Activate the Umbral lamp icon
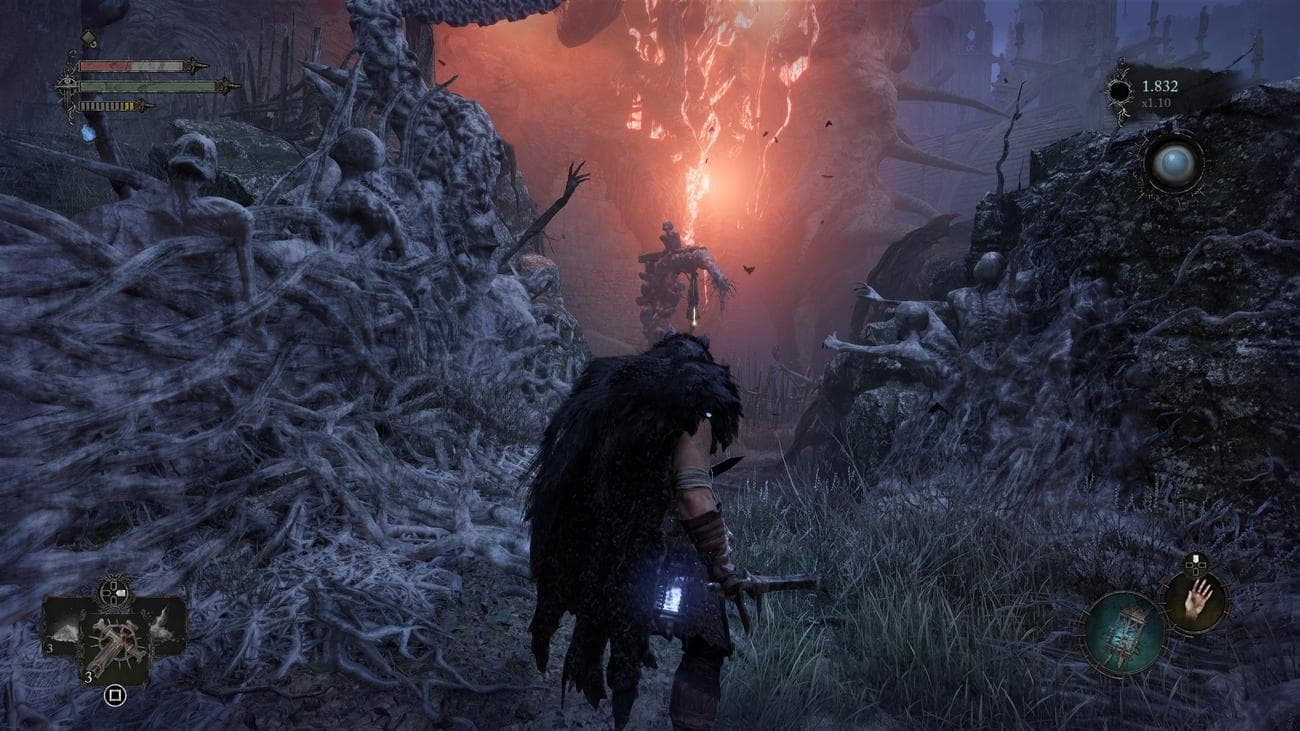 pos(1124,632)
